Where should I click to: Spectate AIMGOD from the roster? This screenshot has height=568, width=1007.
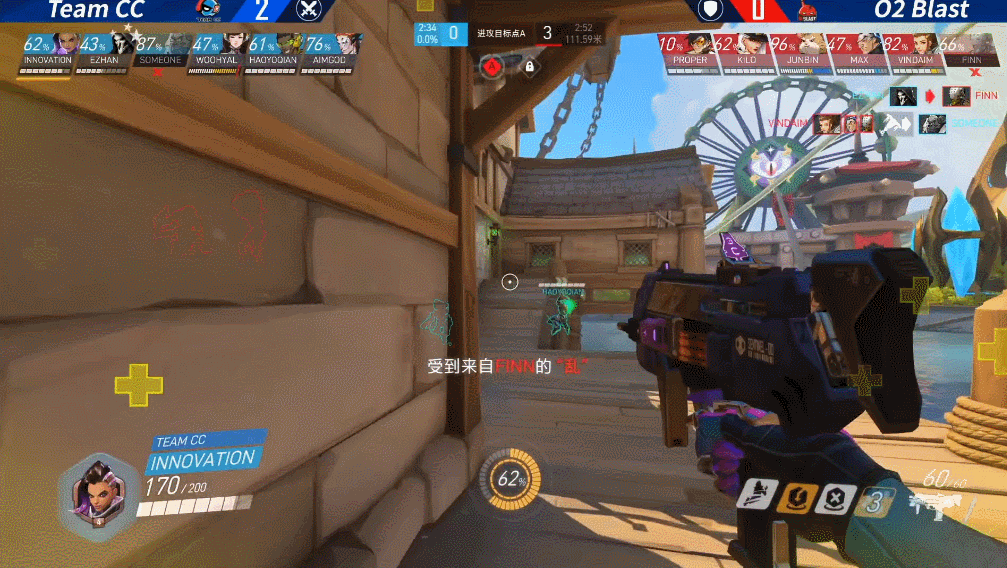click(330, 49)
